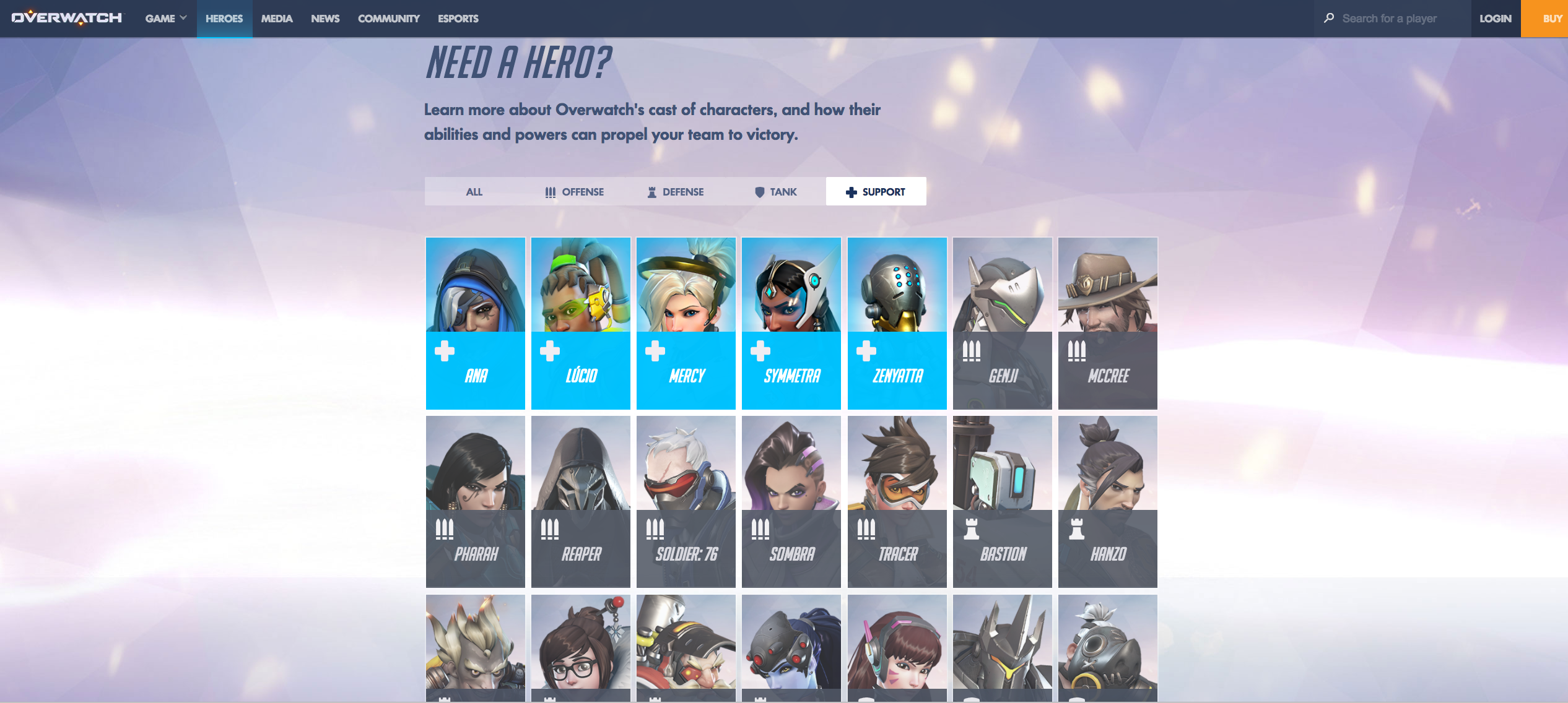Select the Tracer hero card

[897, 501]
